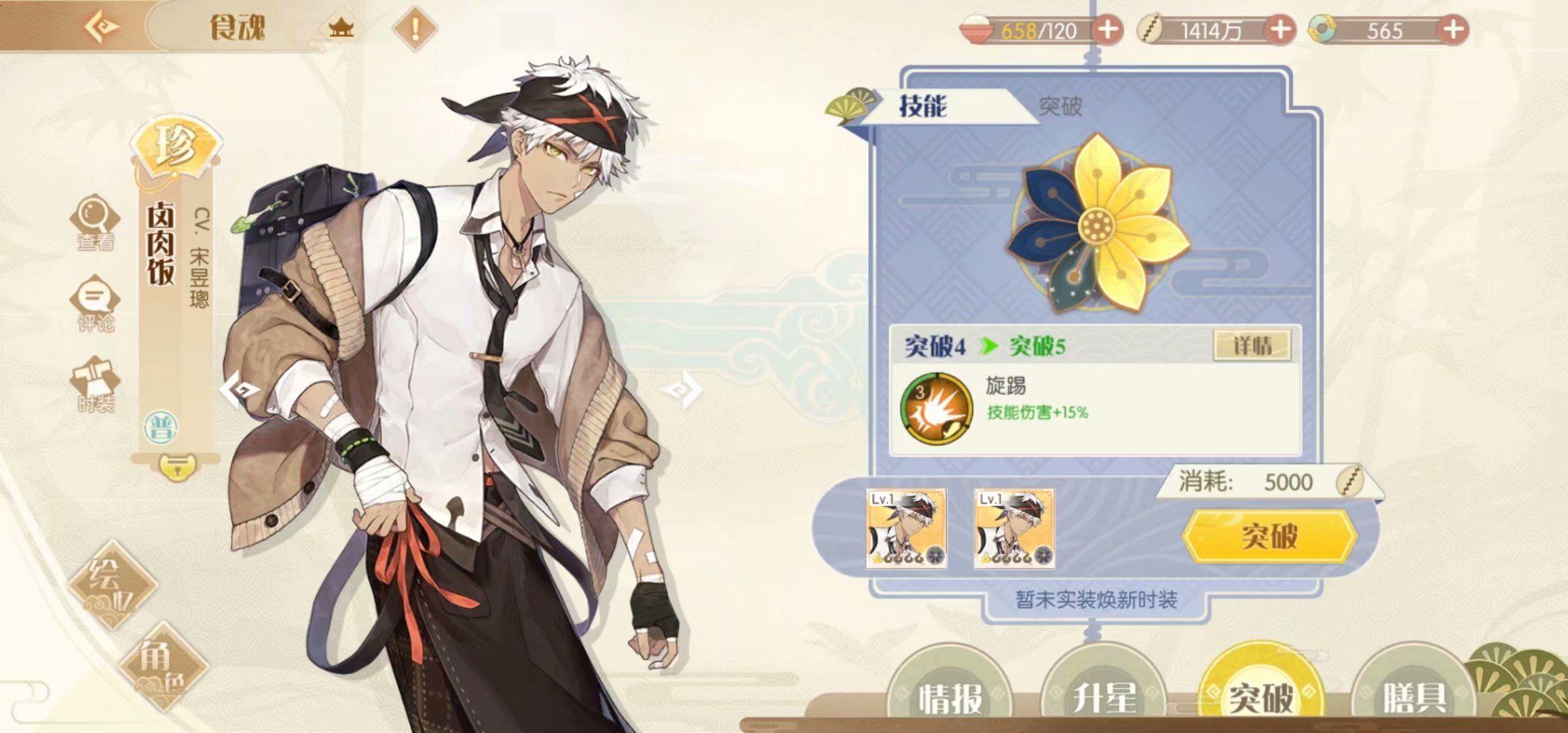Tap the exclamation mark info icon
The height and width of the screenshot is (733, 1568).
[415, 29]
